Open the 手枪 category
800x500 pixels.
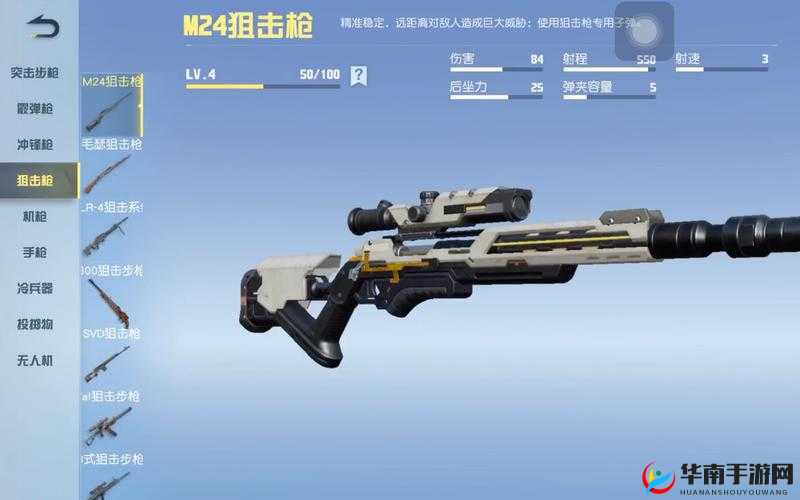36,252
